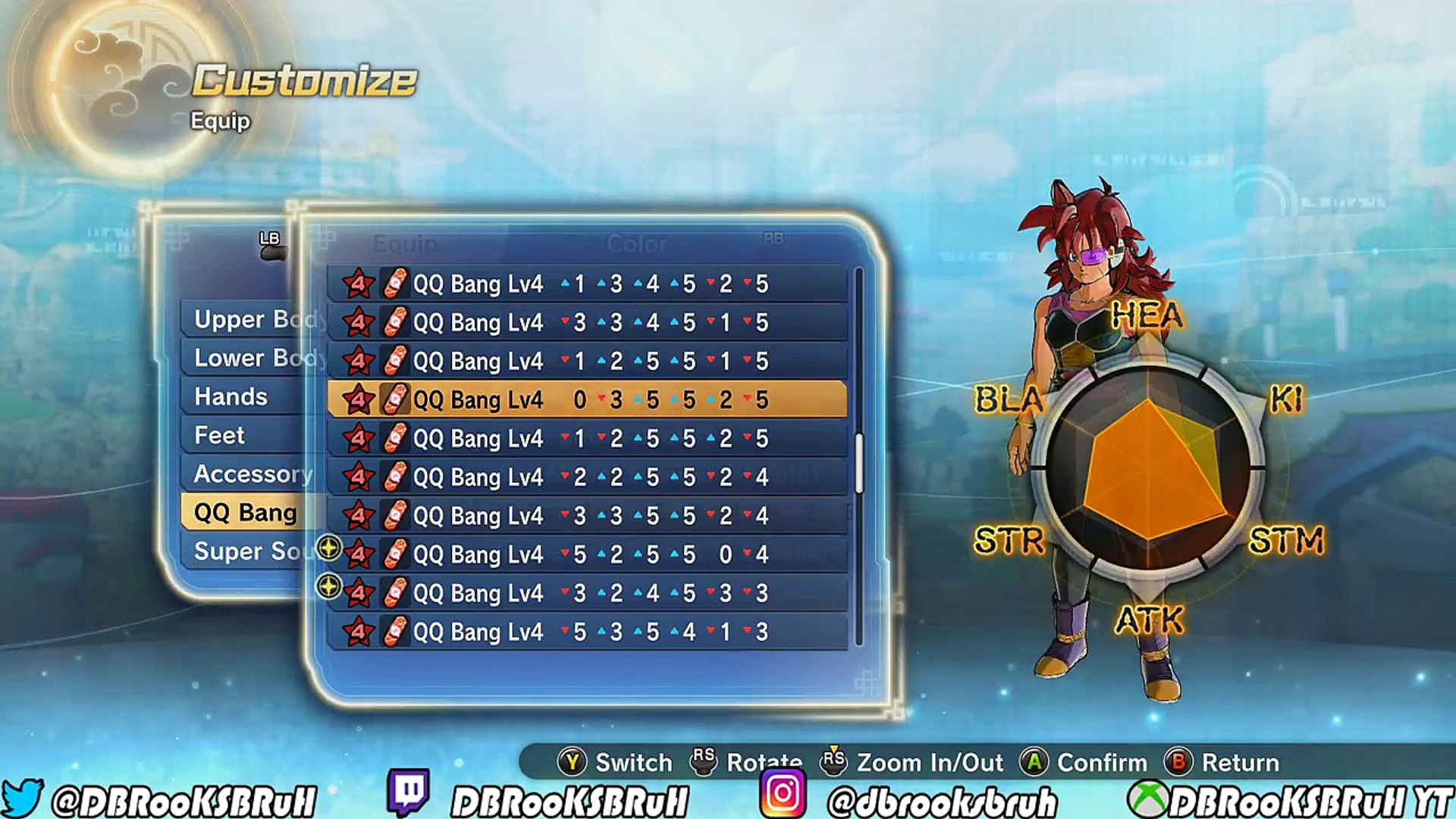The width and height of the screenshot is (1456, 819).
Task: Expand the Accessory category
Action: coord(250,473)
